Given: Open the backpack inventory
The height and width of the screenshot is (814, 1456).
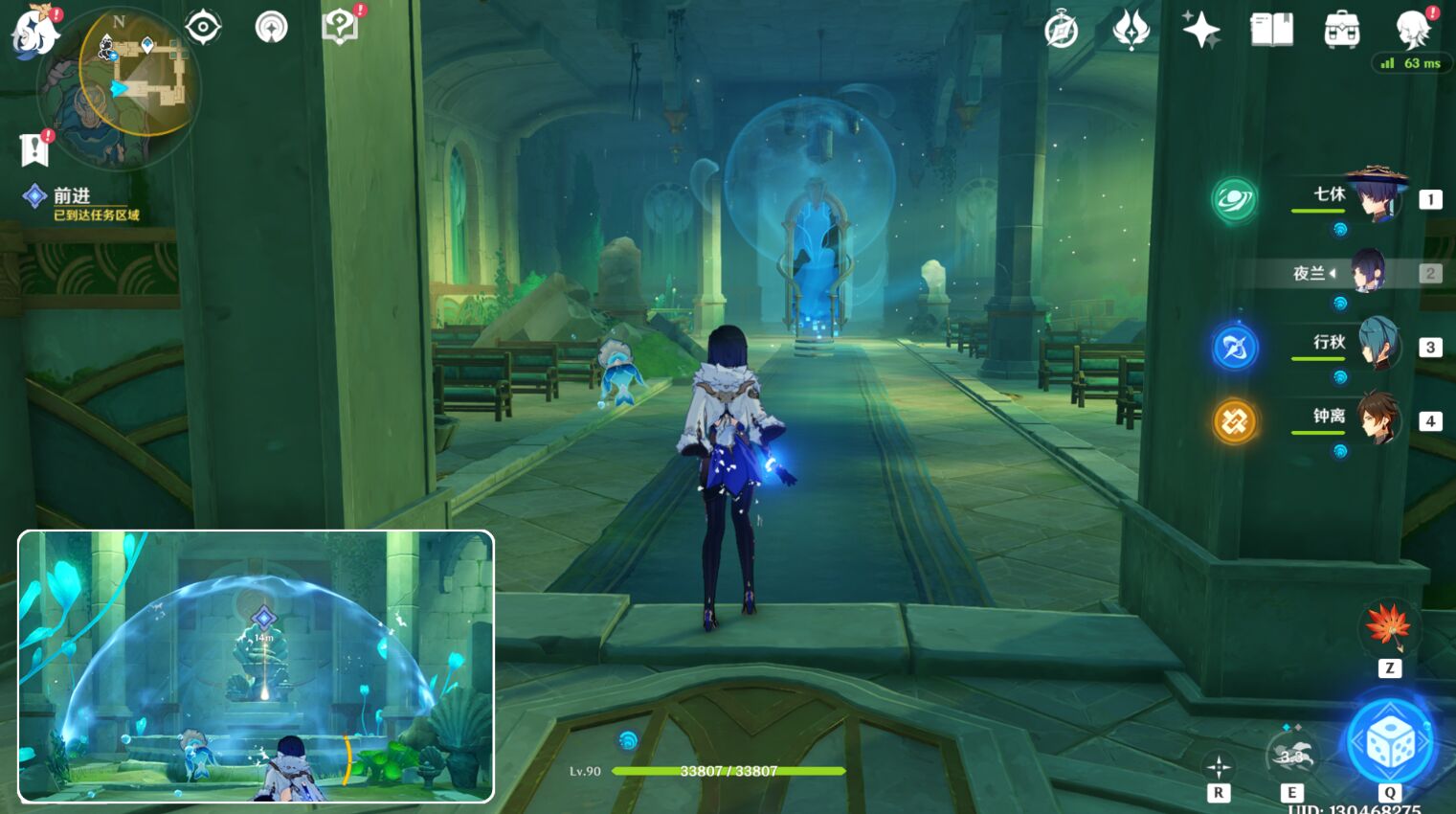Looking at the screenshot, I should (1342, 31).
